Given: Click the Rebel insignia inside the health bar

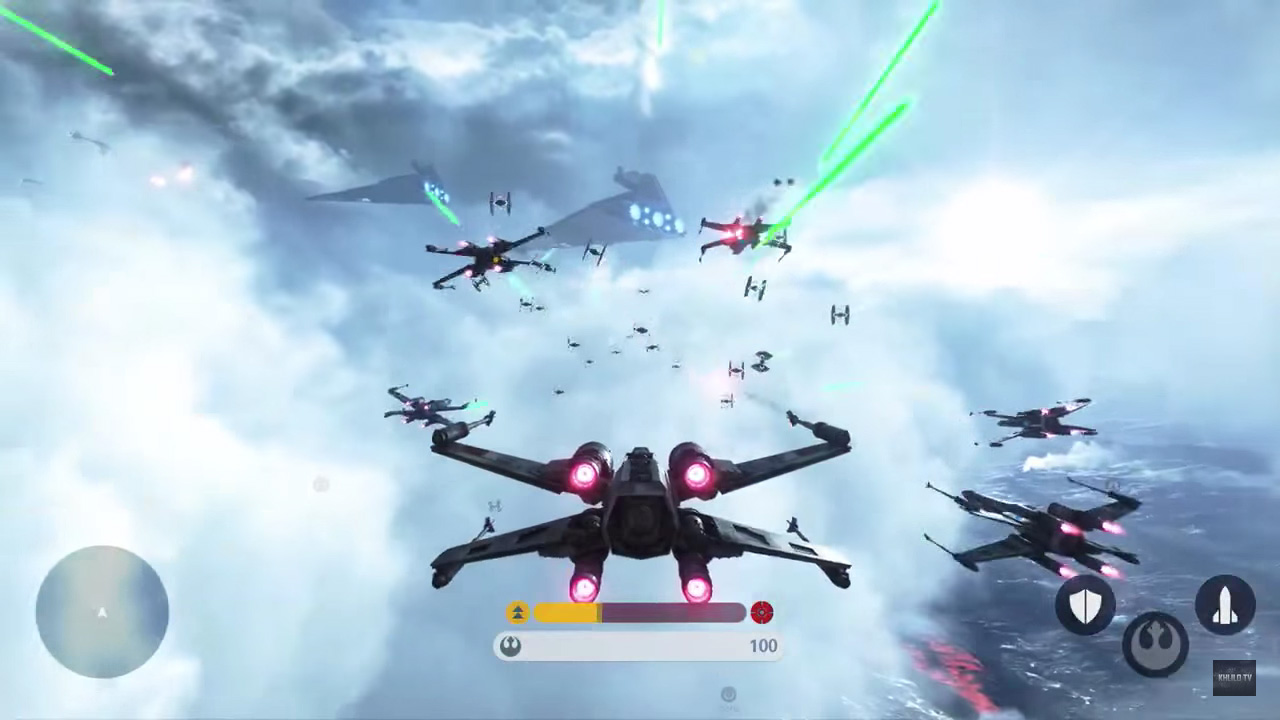Looking at the screenshot, I should click(512, 646).
